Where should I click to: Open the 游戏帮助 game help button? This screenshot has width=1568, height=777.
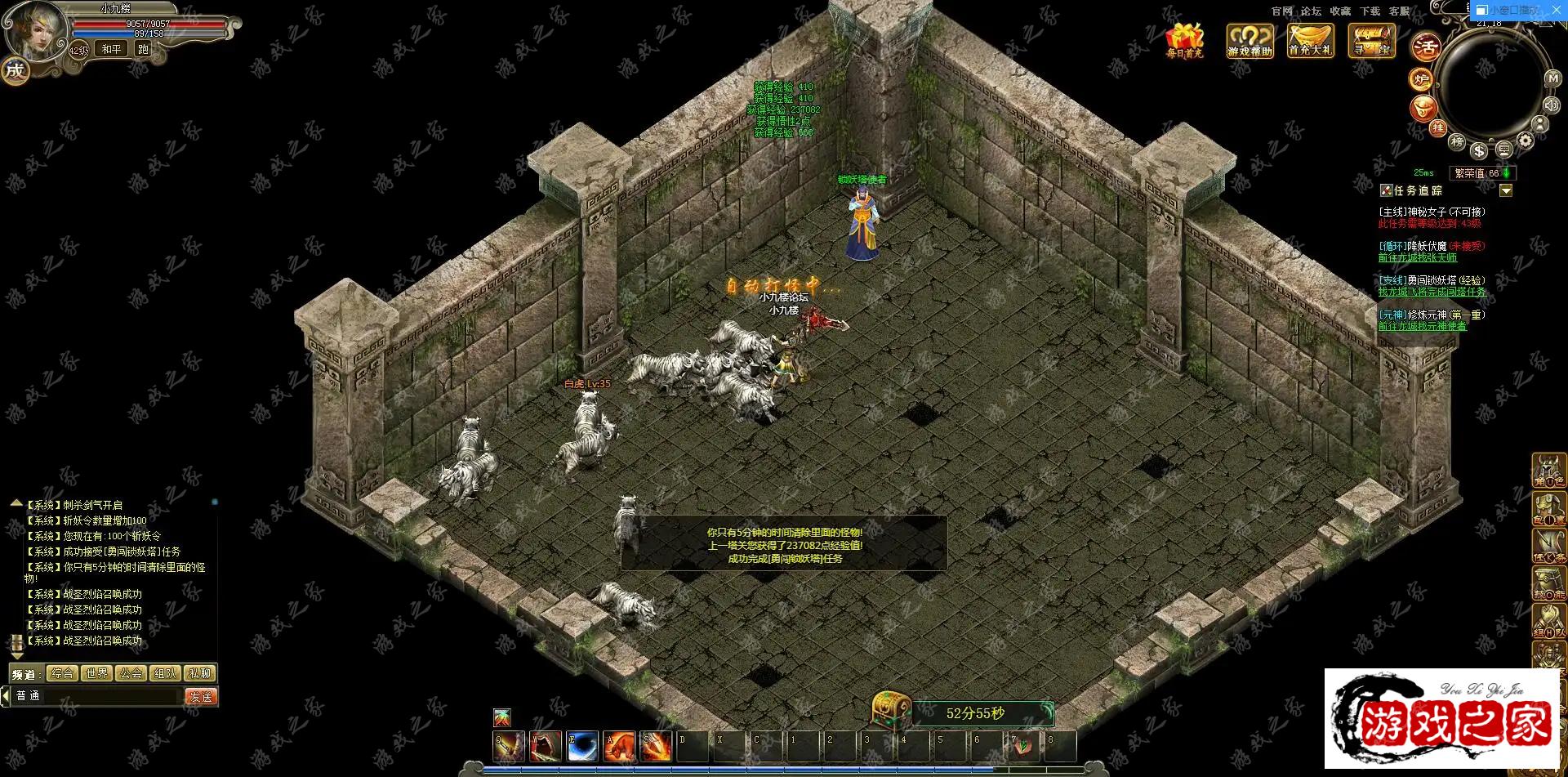1249,39
